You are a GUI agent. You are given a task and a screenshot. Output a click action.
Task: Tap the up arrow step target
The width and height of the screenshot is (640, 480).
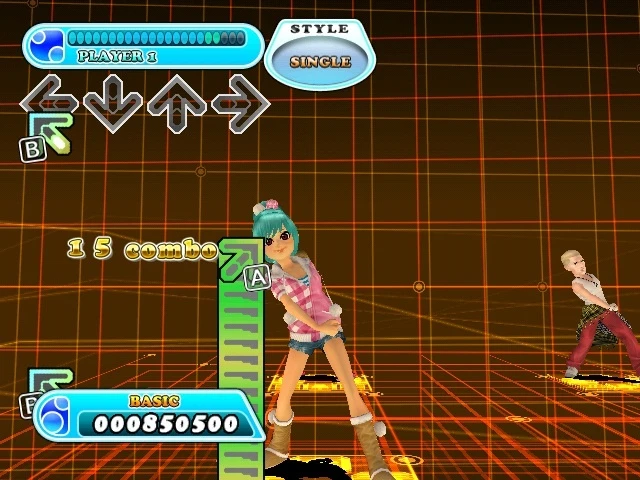coord(176,102)
